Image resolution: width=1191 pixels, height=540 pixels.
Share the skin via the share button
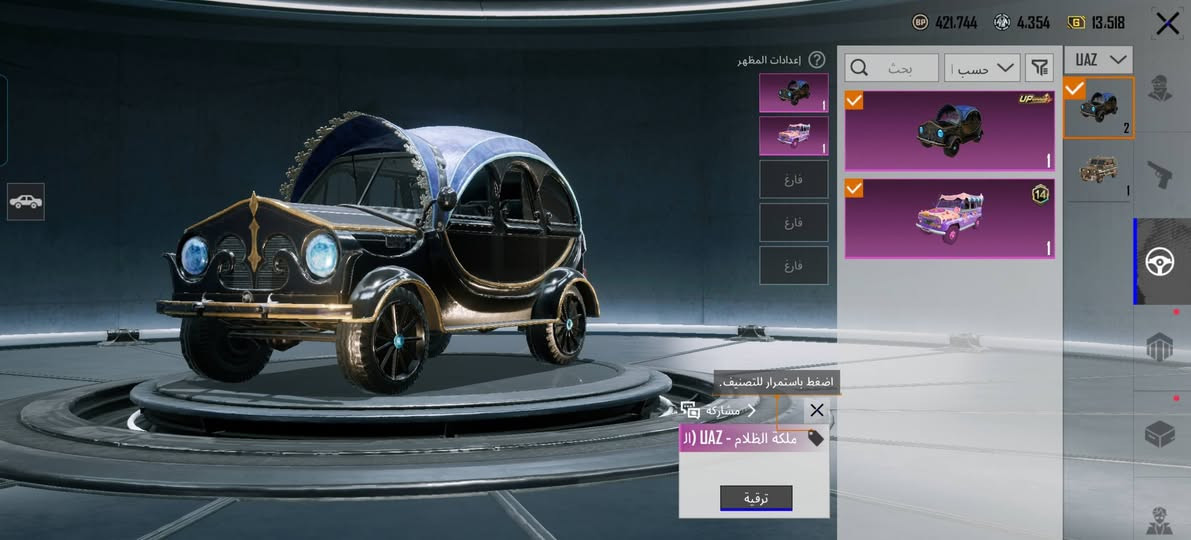718,410
